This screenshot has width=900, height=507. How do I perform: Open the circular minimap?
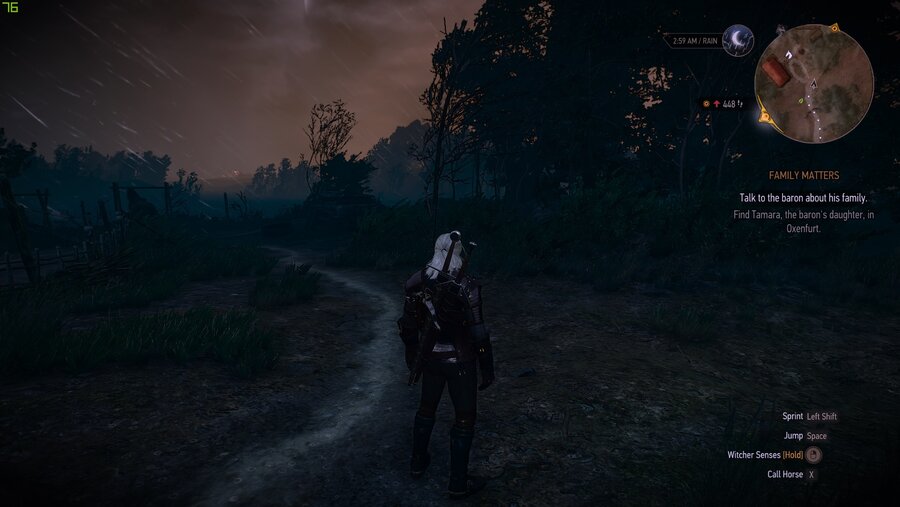(x=813, y=83)
